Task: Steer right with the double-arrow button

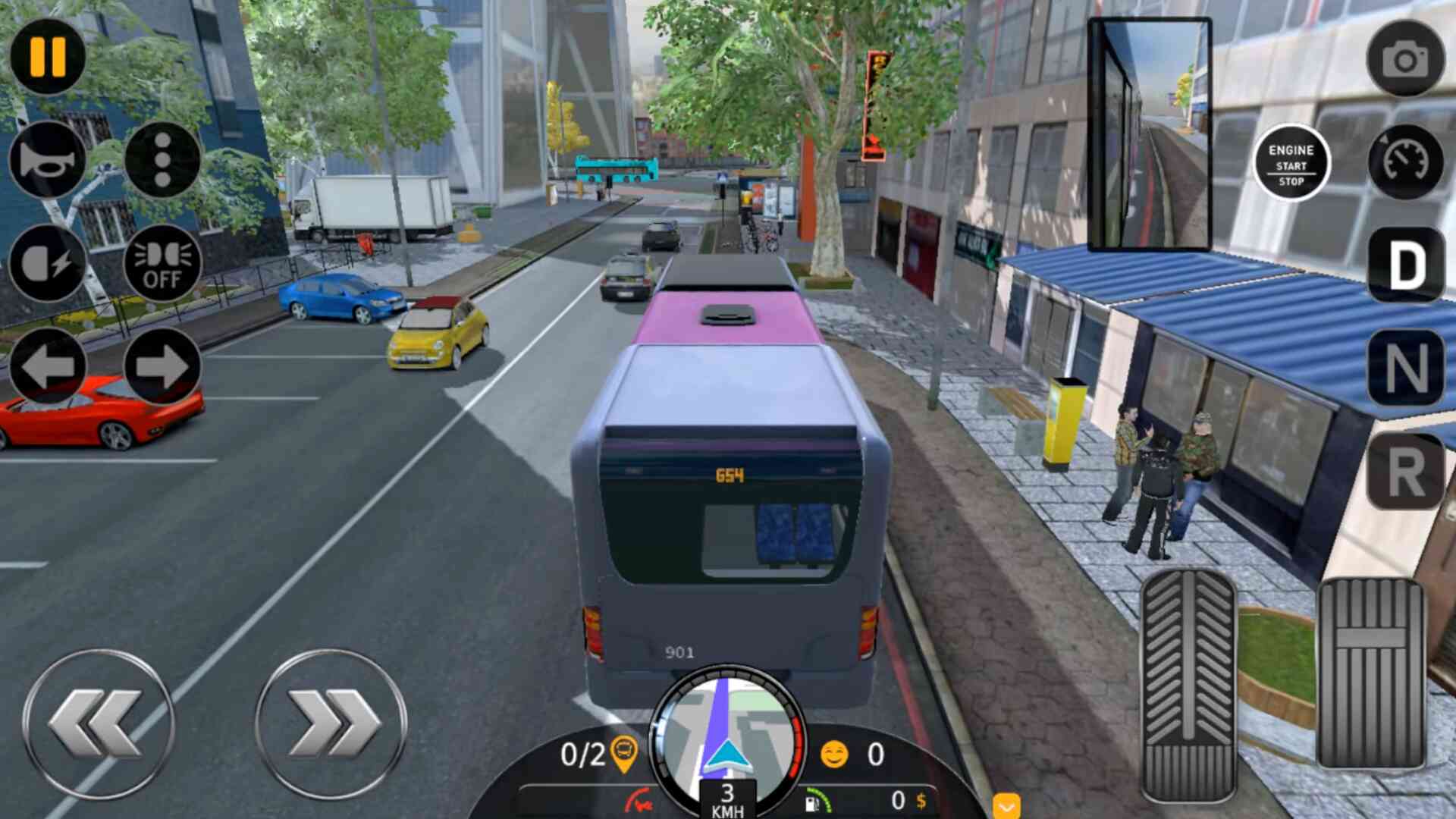Action: pyautogui.click(x=331, y=724)
